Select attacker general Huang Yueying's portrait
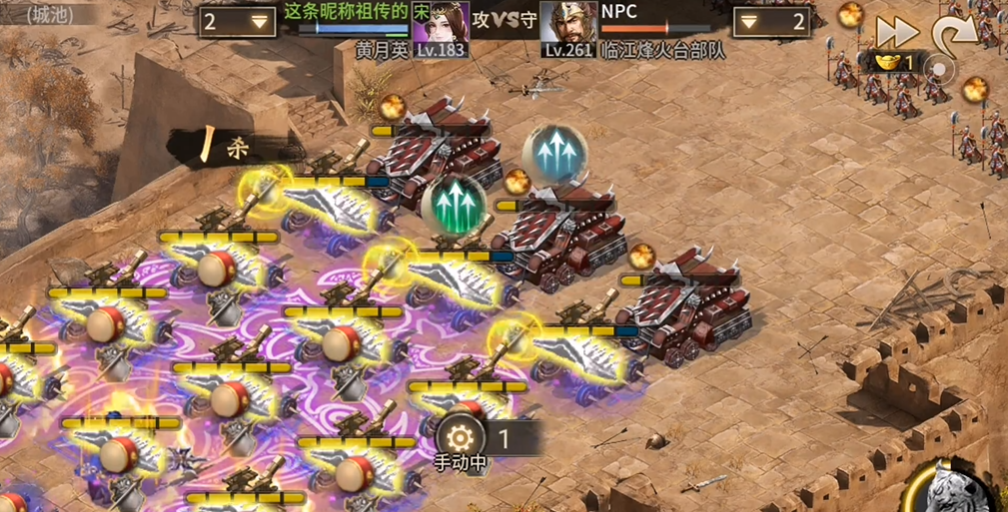 tap(441, 24)
